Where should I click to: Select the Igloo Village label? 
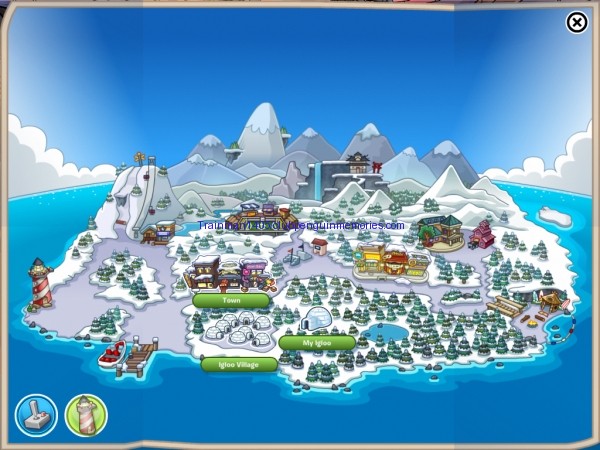pyautogui.click(x=239, y=365)
